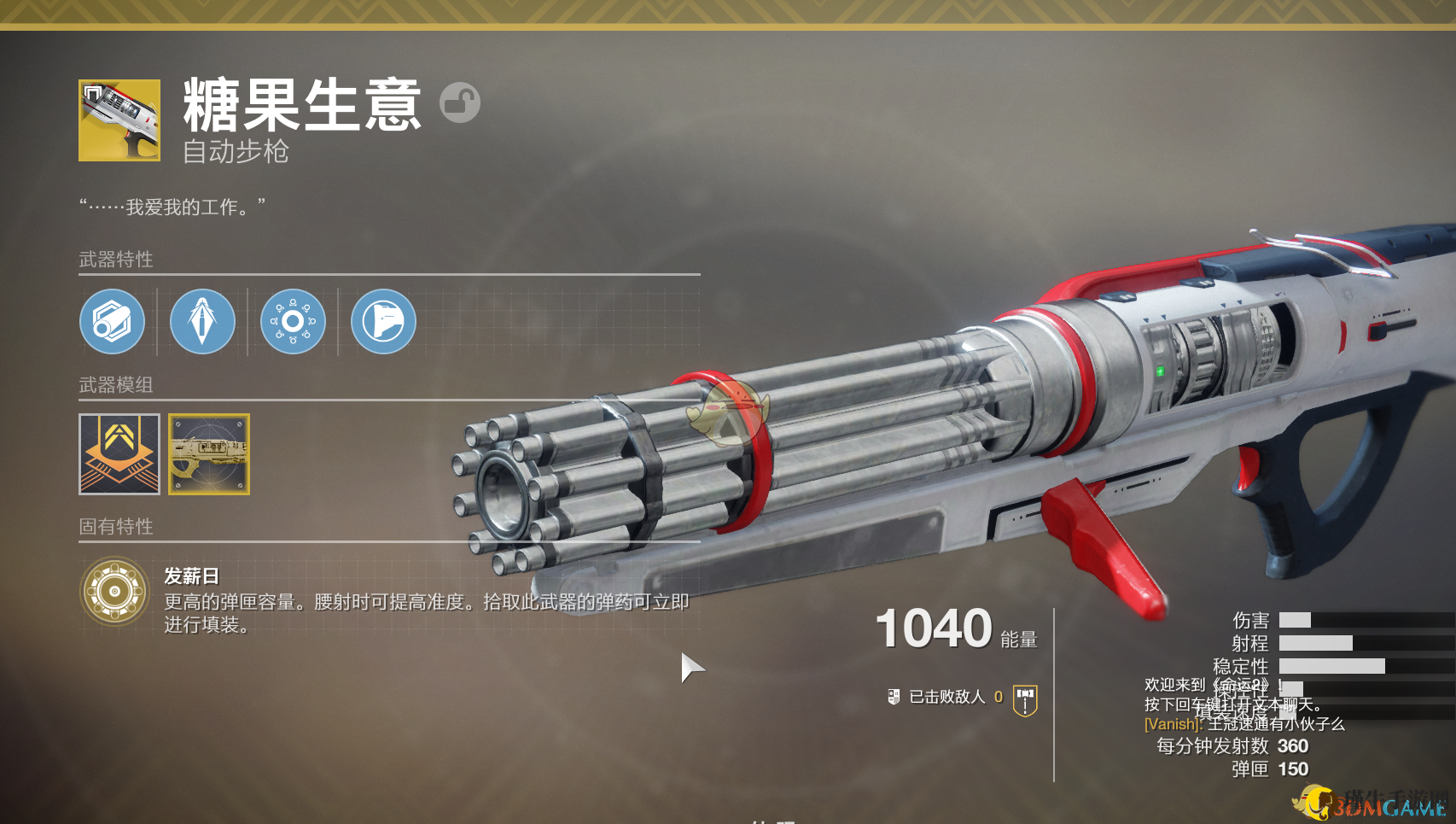This screenshot has width=1456, height=824.
Task: Inspect the 发薪日 intrinsic trait icon
Action: [x=115, y=591]
